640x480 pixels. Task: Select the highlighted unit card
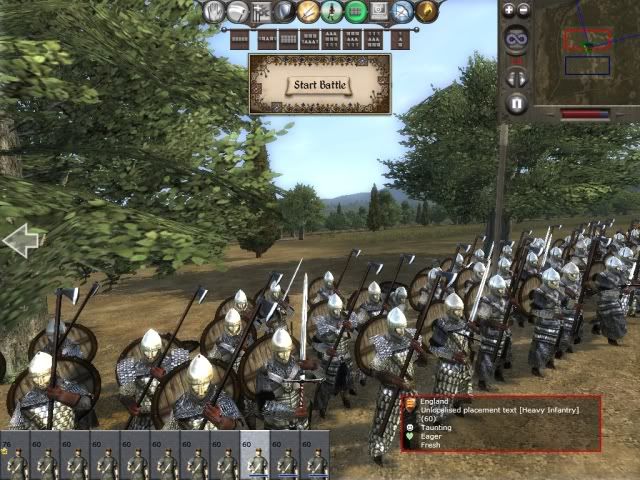coord(255,456)
